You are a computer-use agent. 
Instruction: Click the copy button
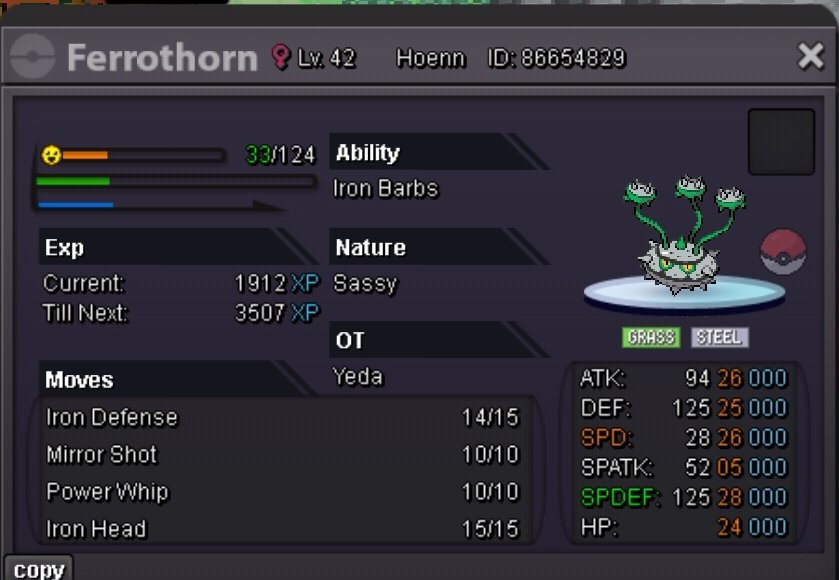[38, 569]
